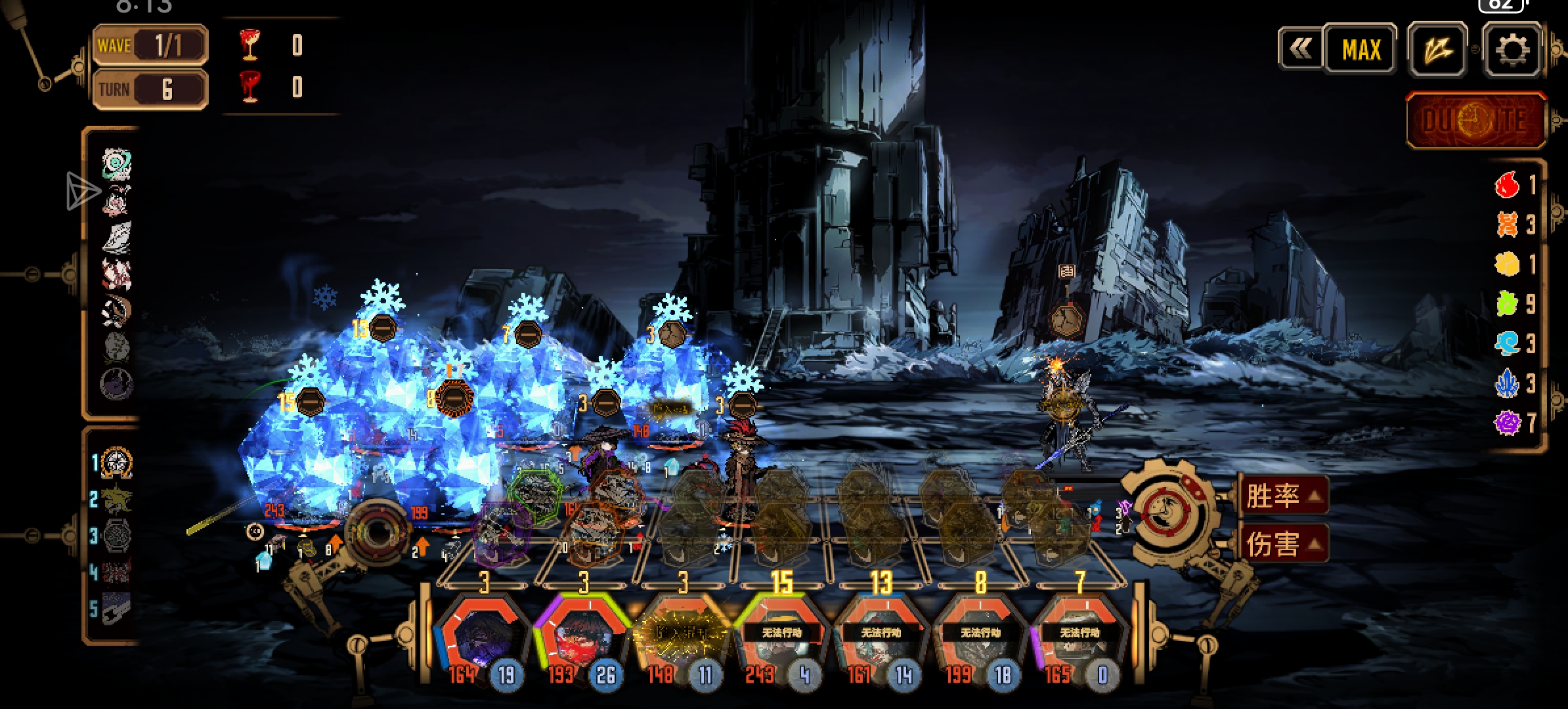1568x709 pixels.
Task: Open numbered item 1 with the wreath emblem
Action: 117,463
